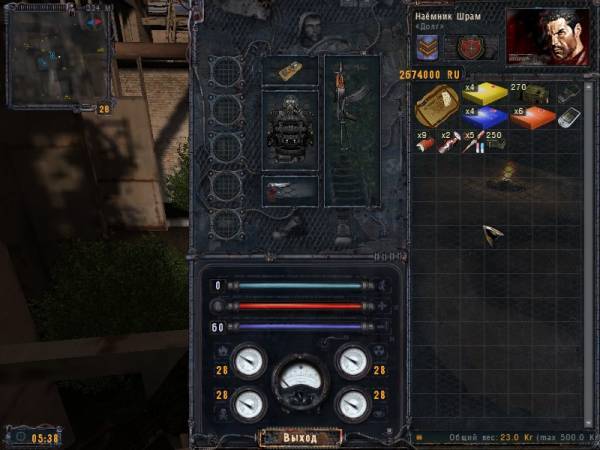Choose the 250-round ammo stack

pos(496,143)
